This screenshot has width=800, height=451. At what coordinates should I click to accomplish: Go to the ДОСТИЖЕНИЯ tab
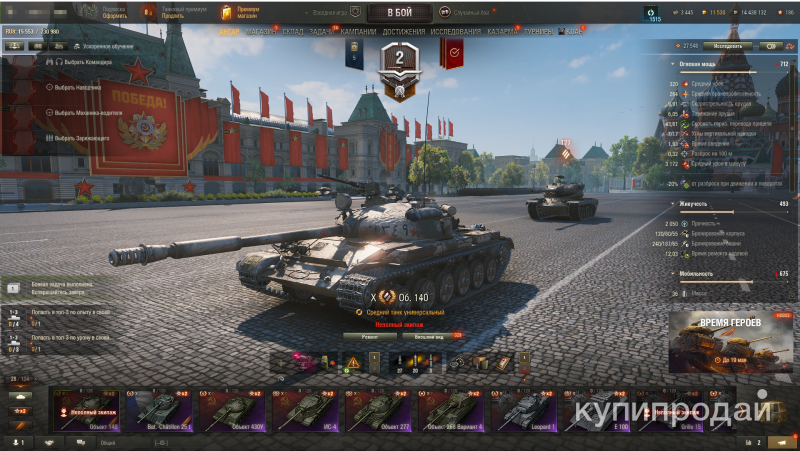403,31
